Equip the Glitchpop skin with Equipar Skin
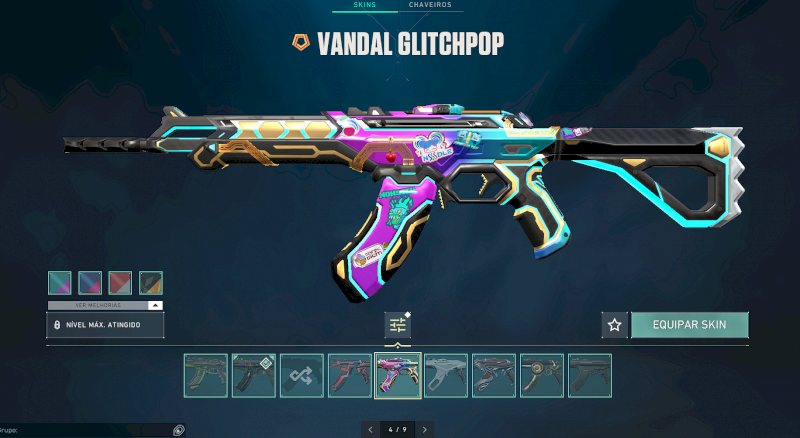 pyautogui.click(x=689, y=325)
